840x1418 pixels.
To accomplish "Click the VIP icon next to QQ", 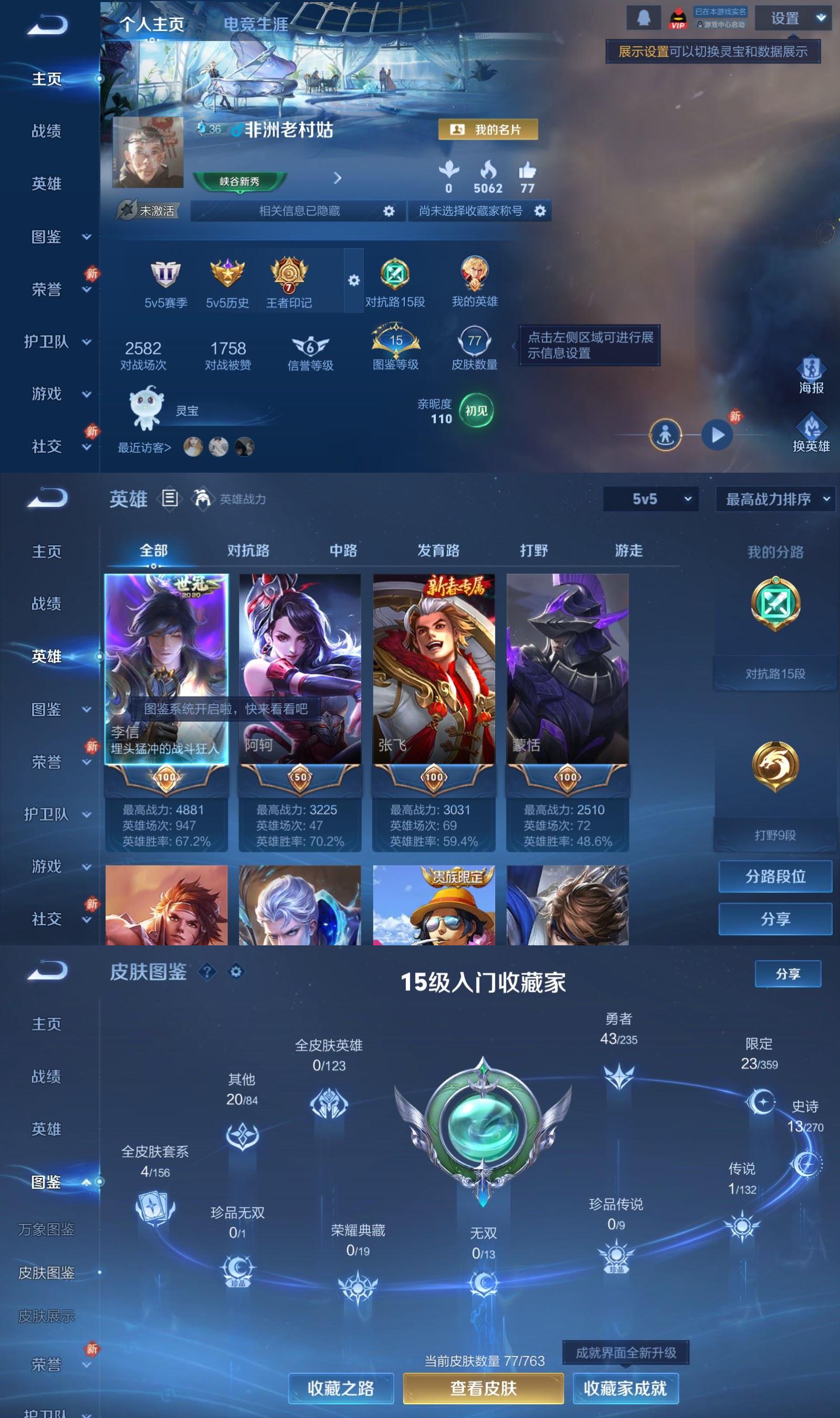I will (x=678, y=17).
